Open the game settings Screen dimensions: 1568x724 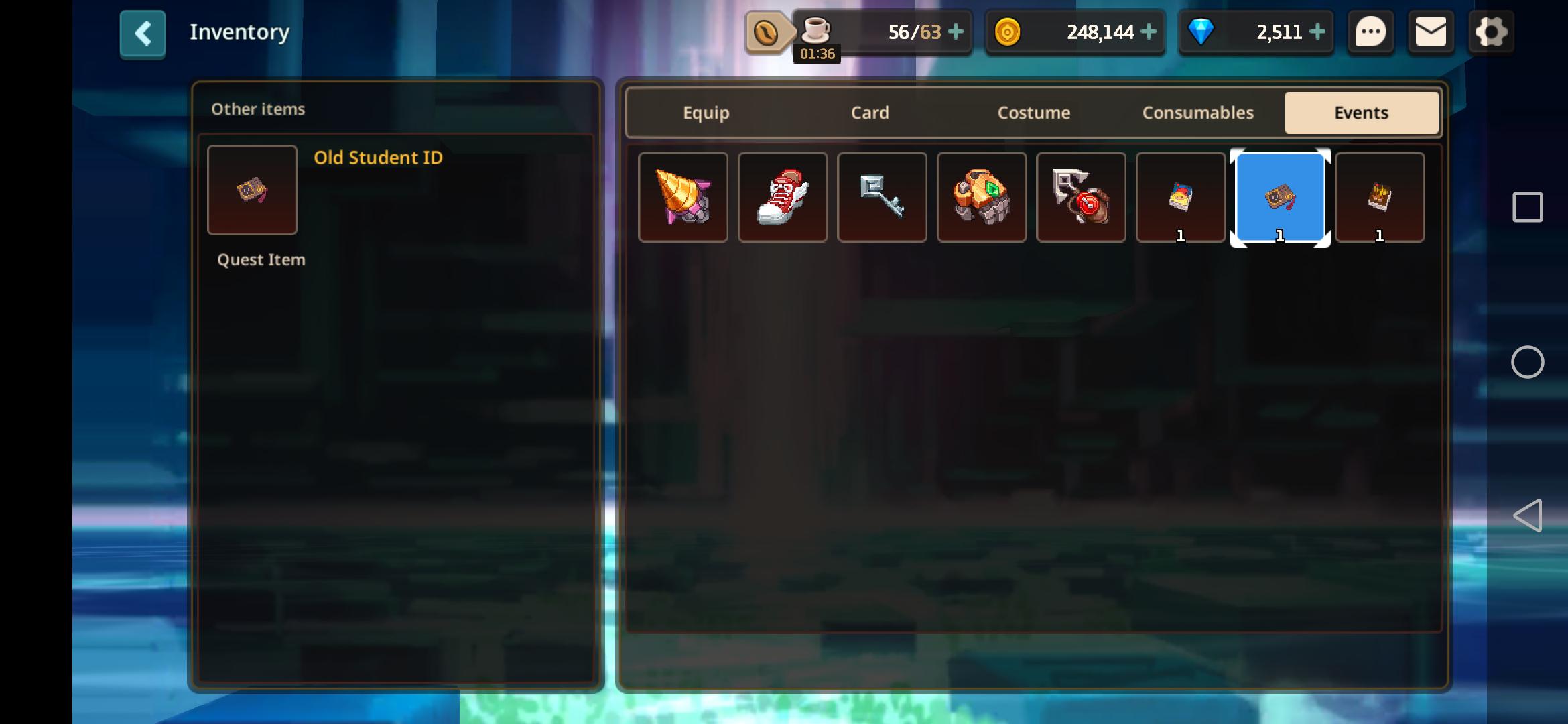[1491, 32]
